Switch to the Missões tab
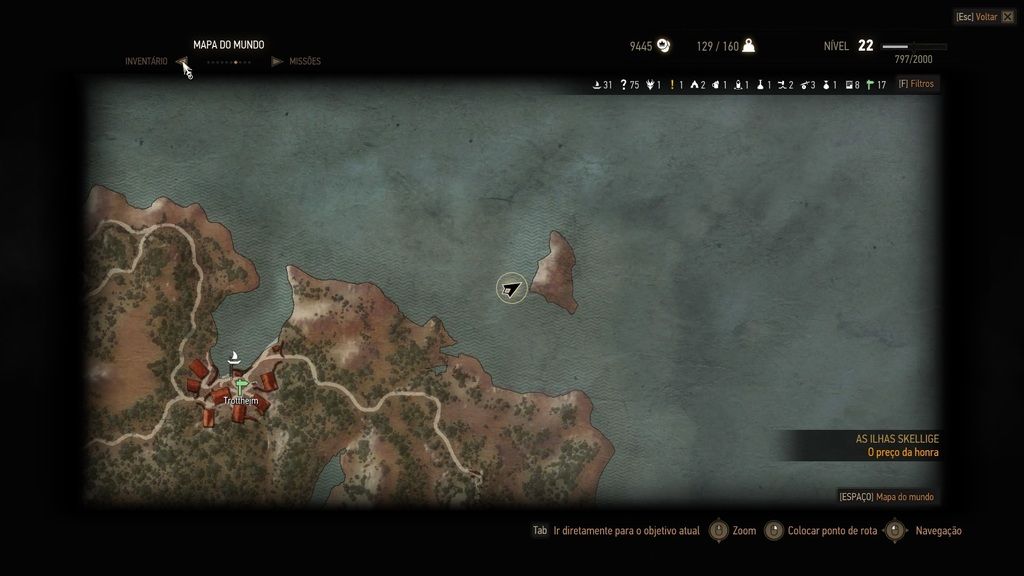1024x576 pixels. pos(305,62)
